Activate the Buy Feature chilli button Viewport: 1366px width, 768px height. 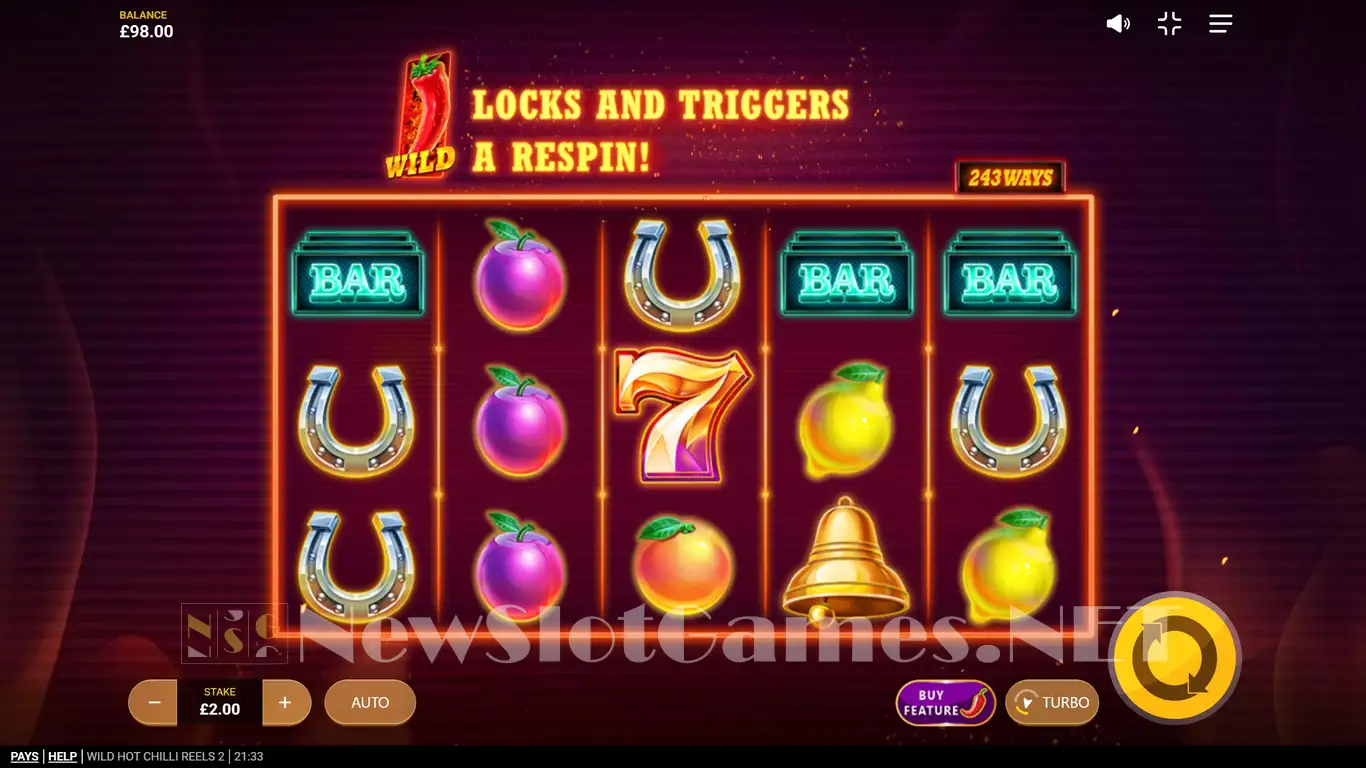[x=945, y=703]
